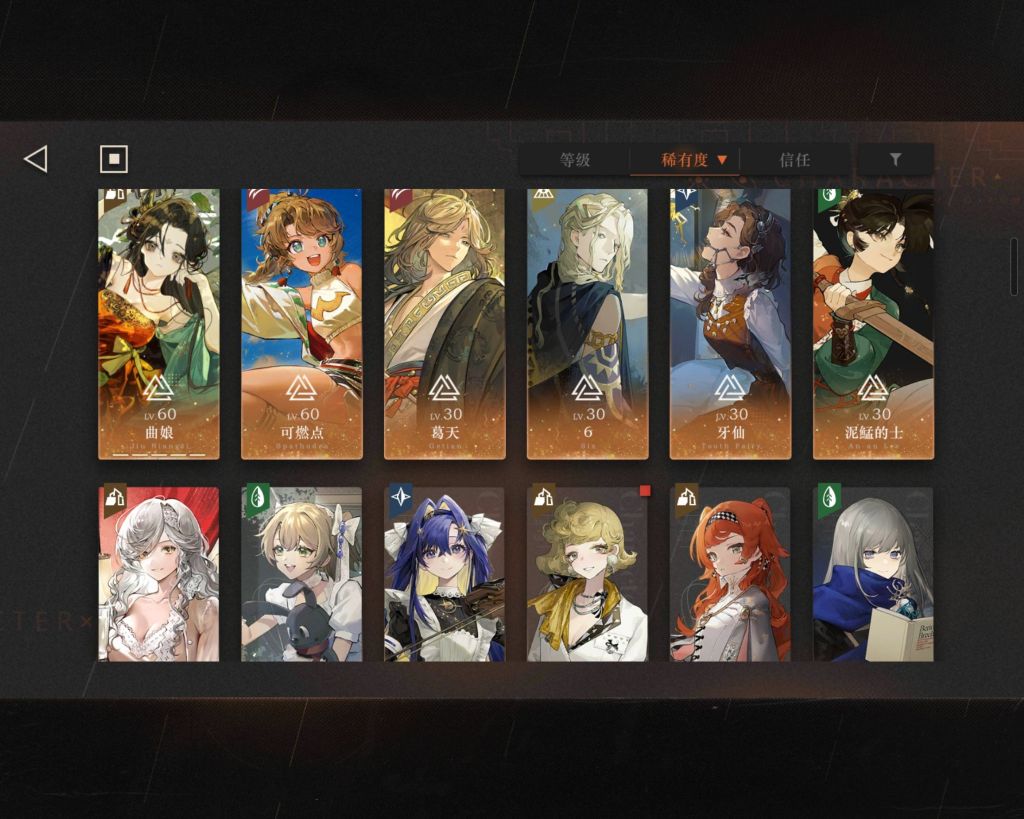Screen dimensions: 1024x819
Task: Choose the grey-haired girl with book card
Action: pyautogui.click(x=873, y=574)
